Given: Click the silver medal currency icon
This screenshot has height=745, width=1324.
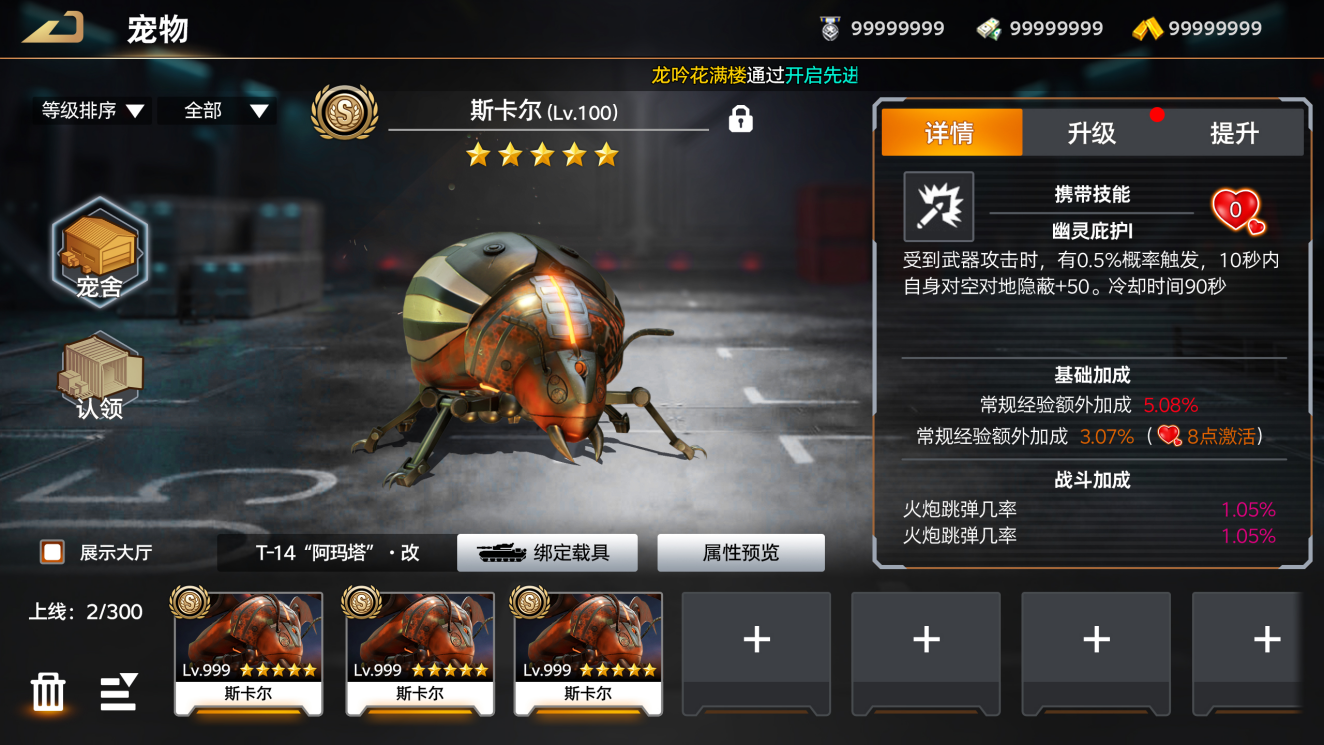Looking at the screenshot, I should pos(830,29).
